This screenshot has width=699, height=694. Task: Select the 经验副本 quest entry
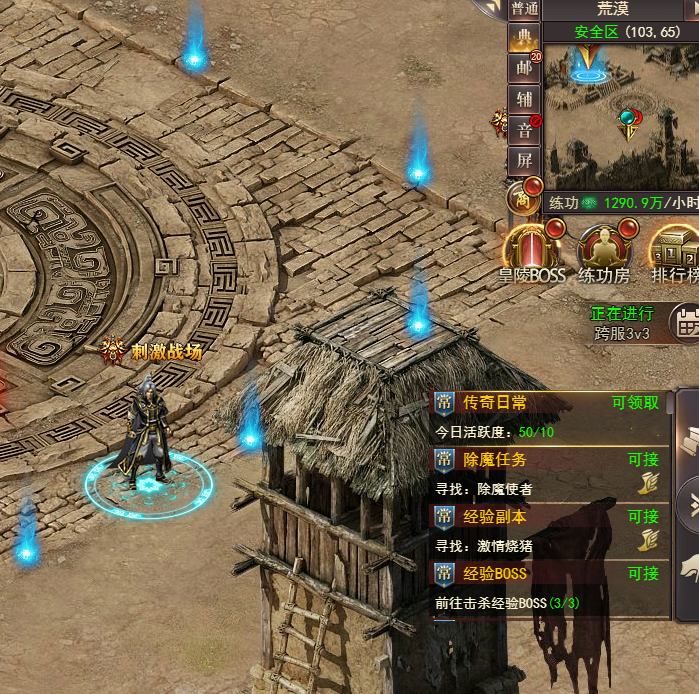click(x=494, y=517)
